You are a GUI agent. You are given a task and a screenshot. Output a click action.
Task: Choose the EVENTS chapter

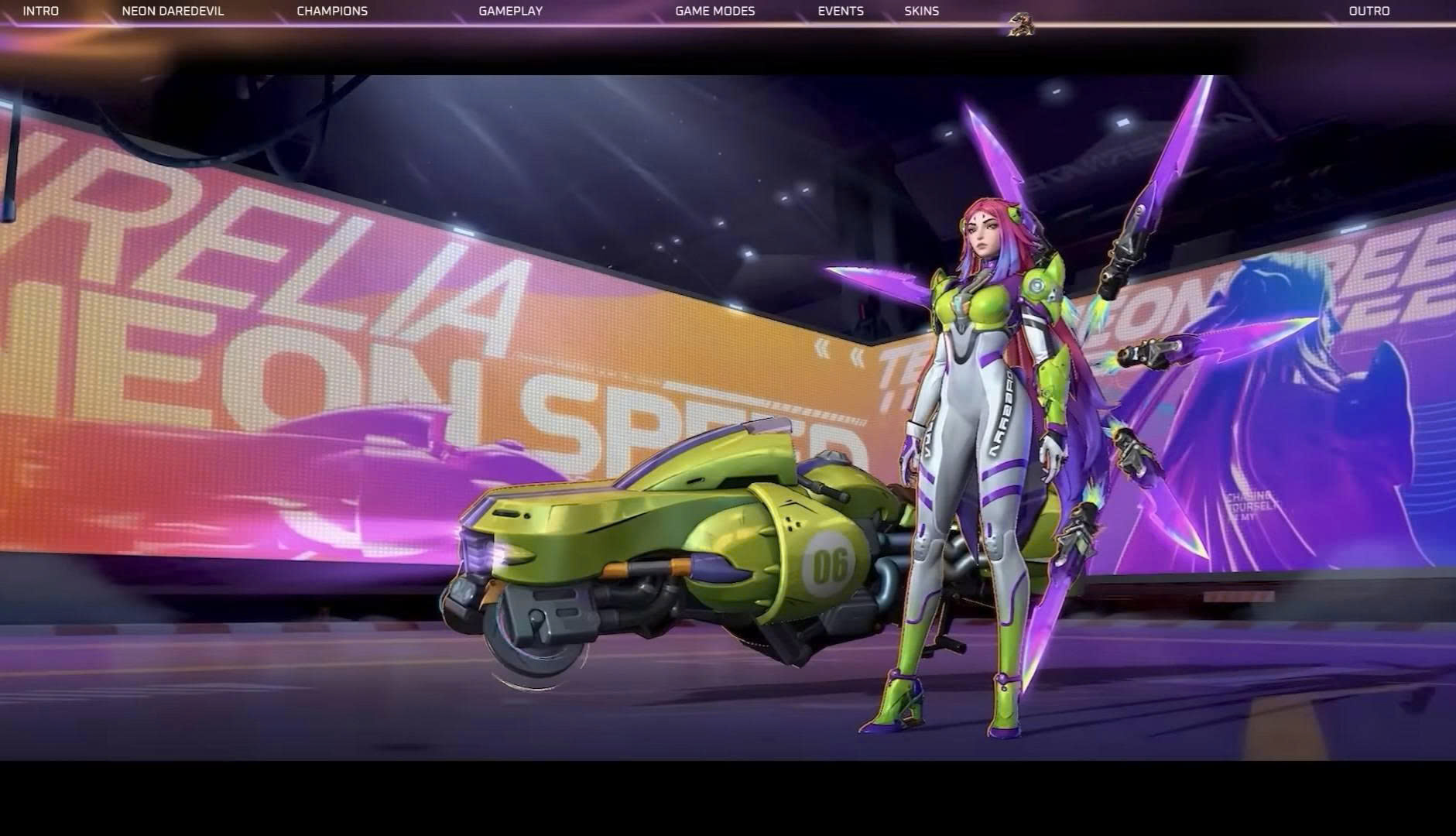click(841, 11)
